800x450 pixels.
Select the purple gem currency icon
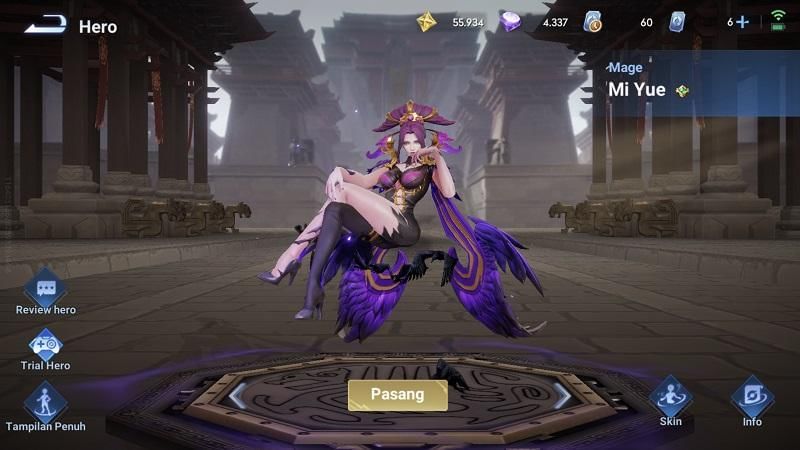511,22
